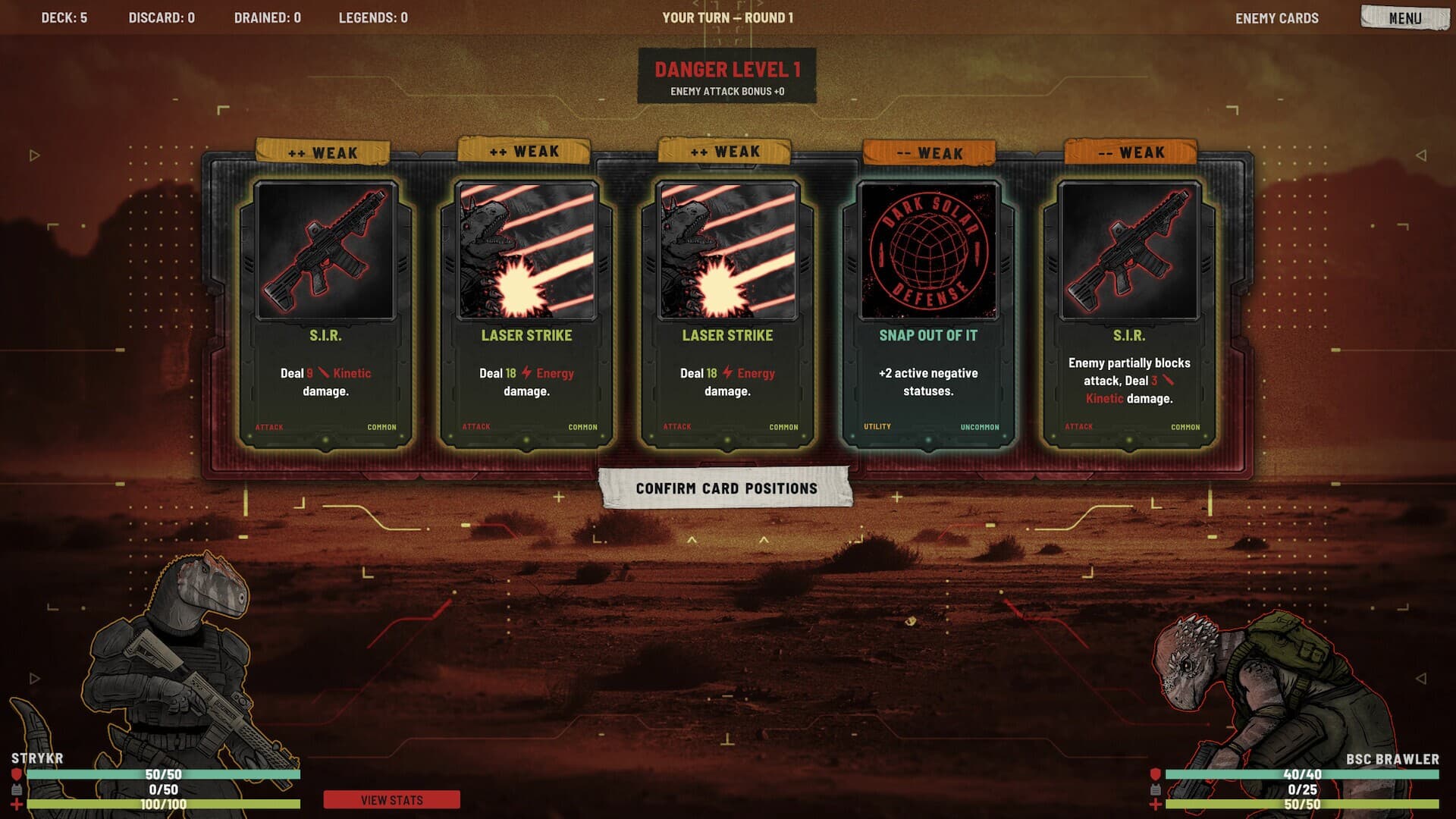The width and height of the screenshot is (1456, 819).
Task: Pick the partially blocked S.I.R. card
Action: pyautogui.click(x=1128, y=314)
